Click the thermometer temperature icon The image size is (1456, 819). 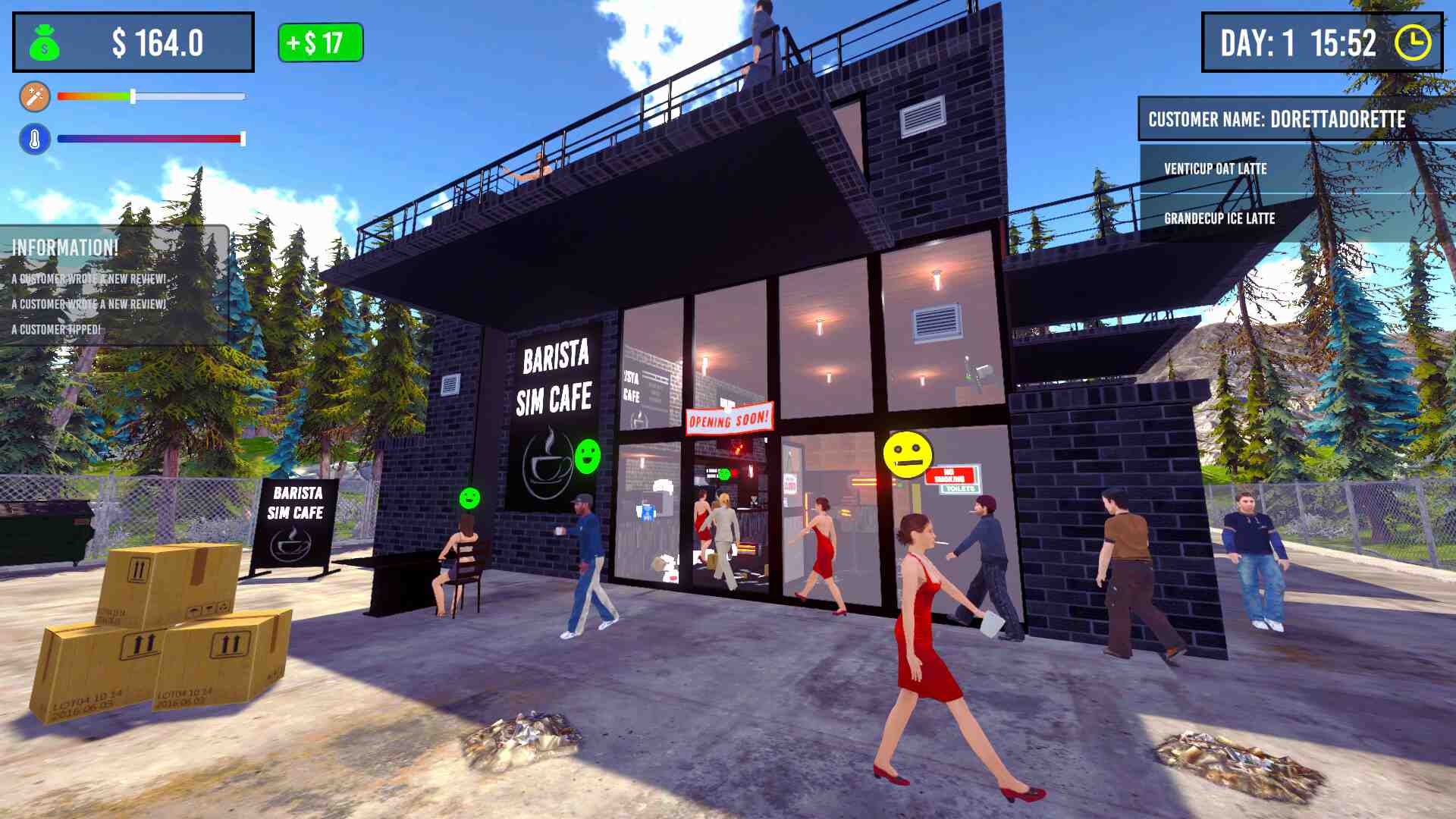(34, 139)
